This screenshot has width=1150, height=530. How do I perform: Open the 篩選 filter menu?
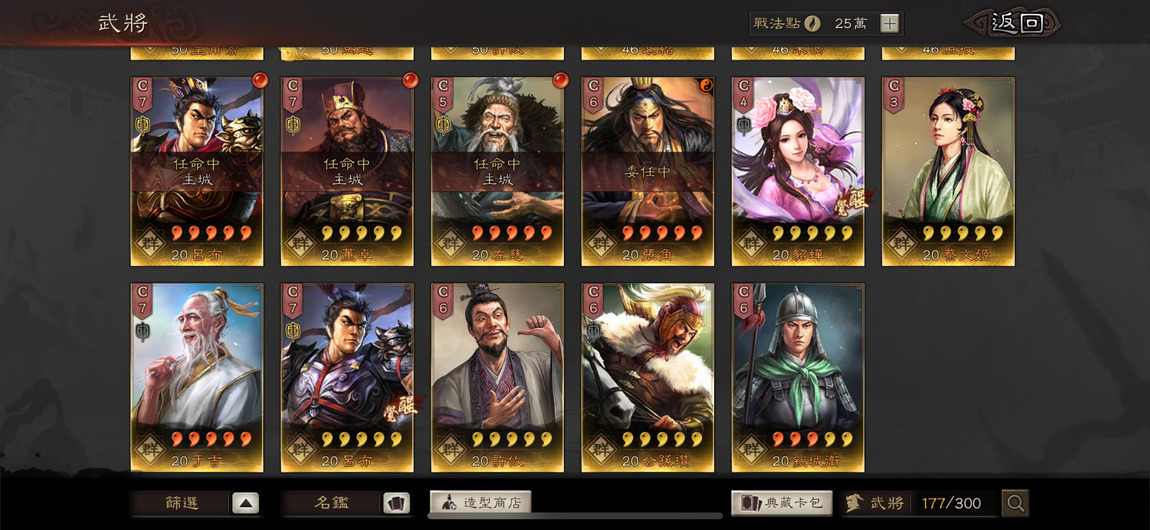(196, 503)
